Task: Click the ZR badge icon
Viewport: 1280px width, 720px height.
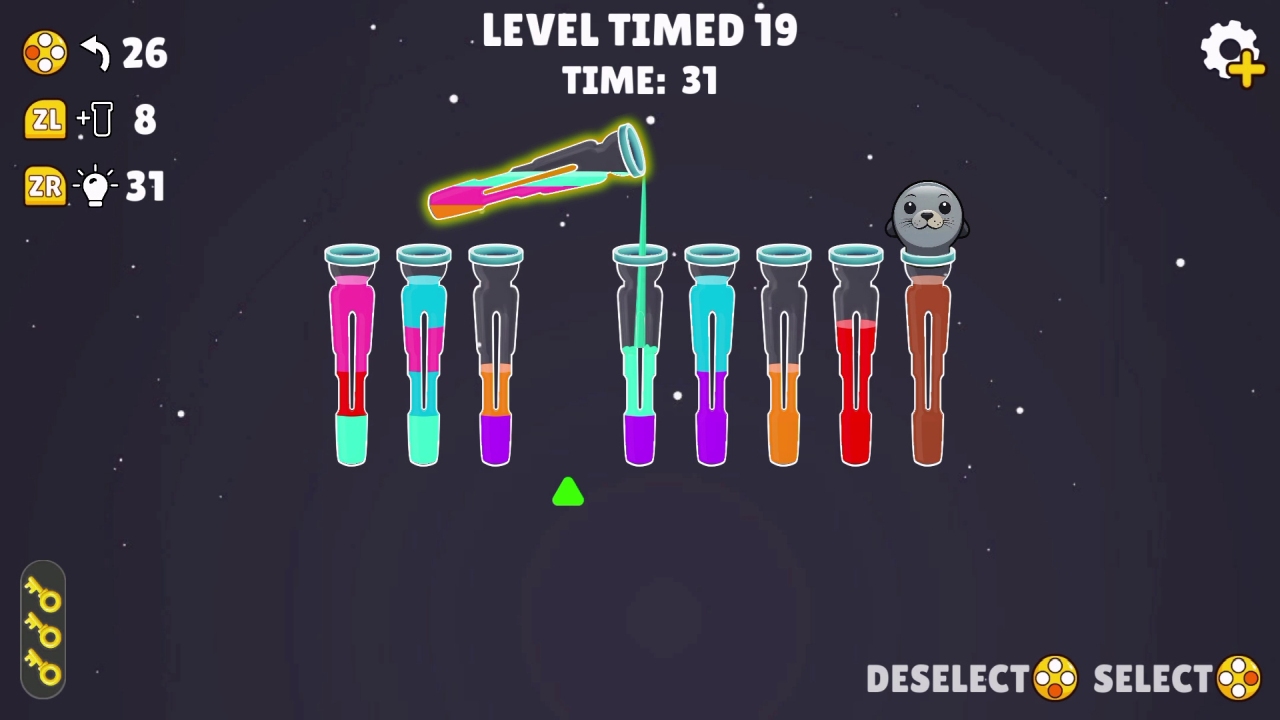Action: click(x=44, y=185)
